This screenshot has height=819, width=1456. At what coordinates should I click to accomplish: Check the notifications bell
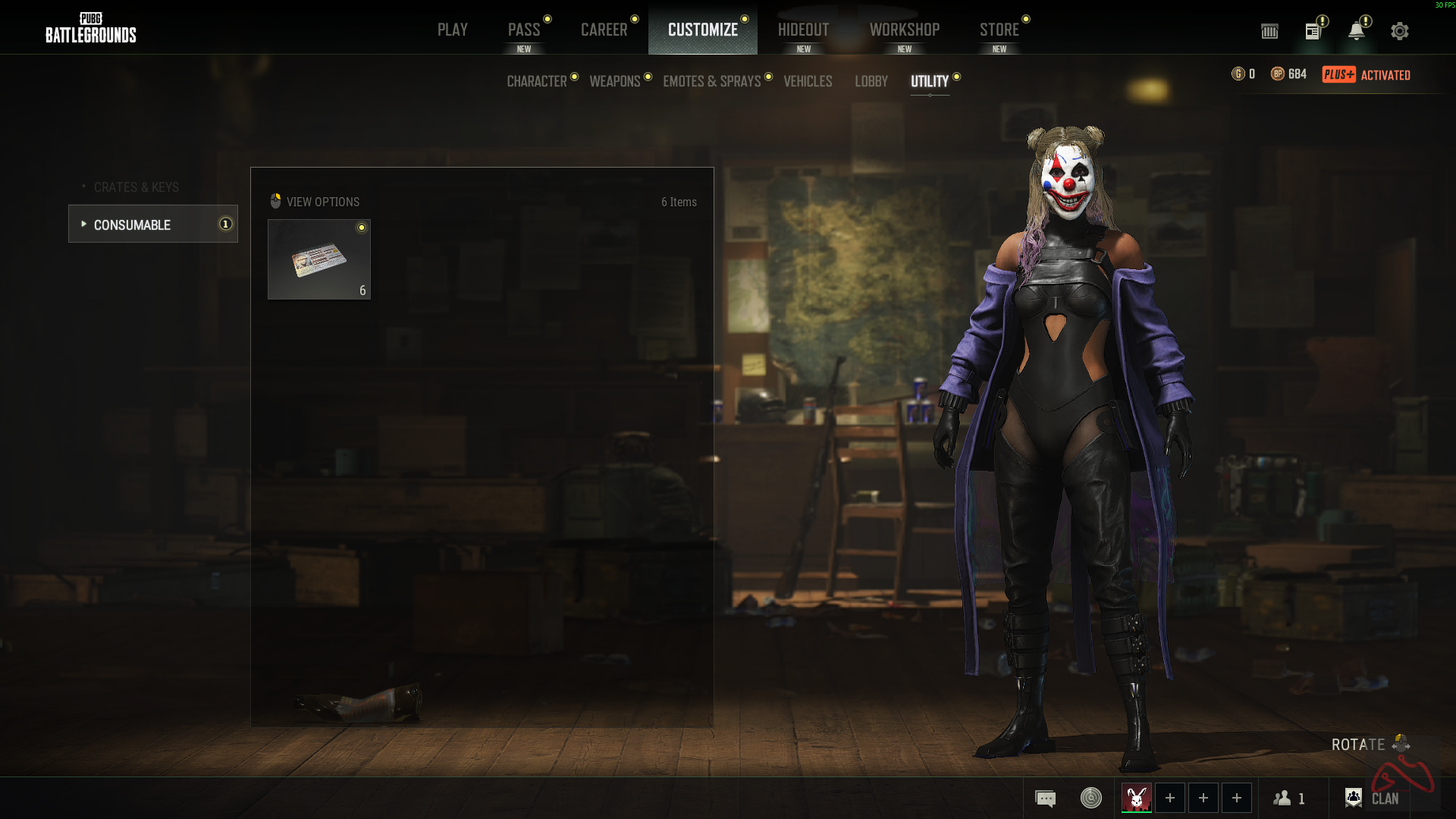[x=1356, y=31]
